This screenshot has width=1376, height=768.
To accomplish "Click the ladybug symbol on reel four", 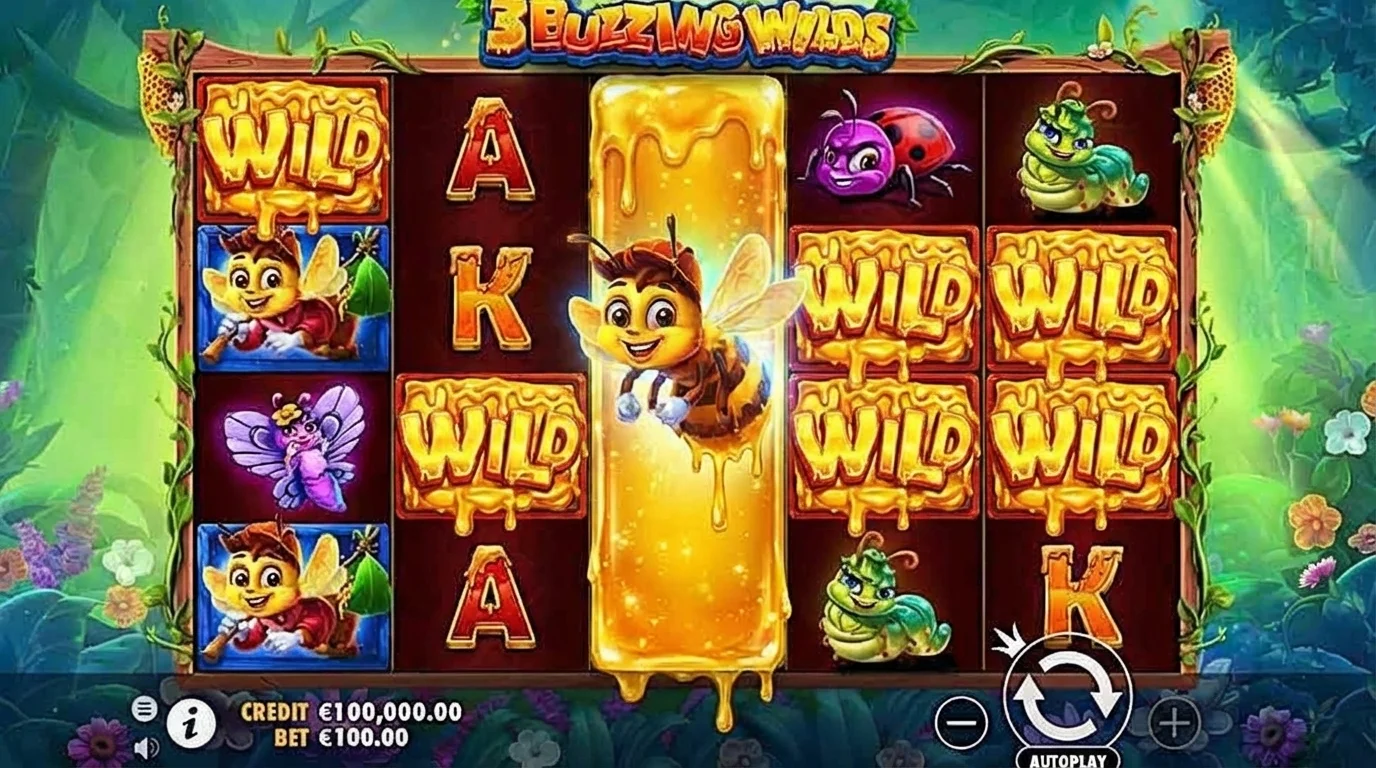I will (880, 150).
